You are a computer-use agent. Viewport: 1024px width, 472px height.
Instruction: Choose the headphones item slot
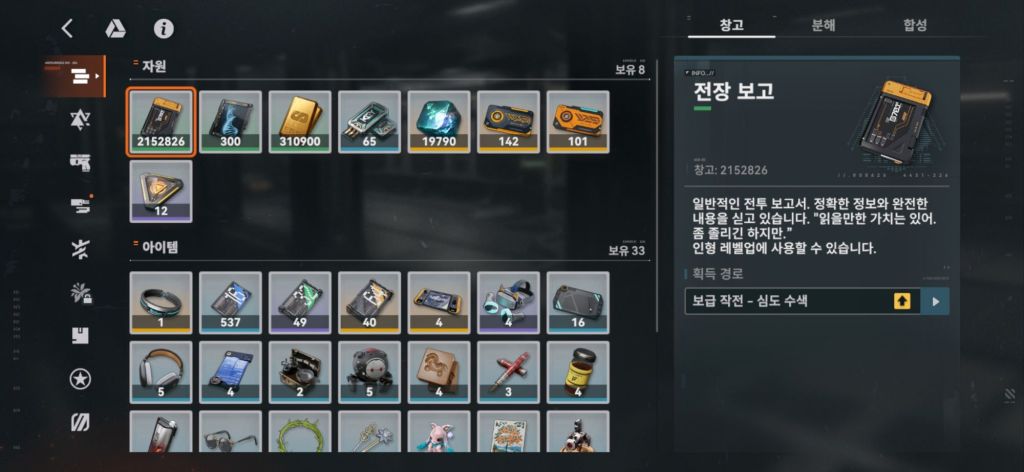(x=161, y=371)
